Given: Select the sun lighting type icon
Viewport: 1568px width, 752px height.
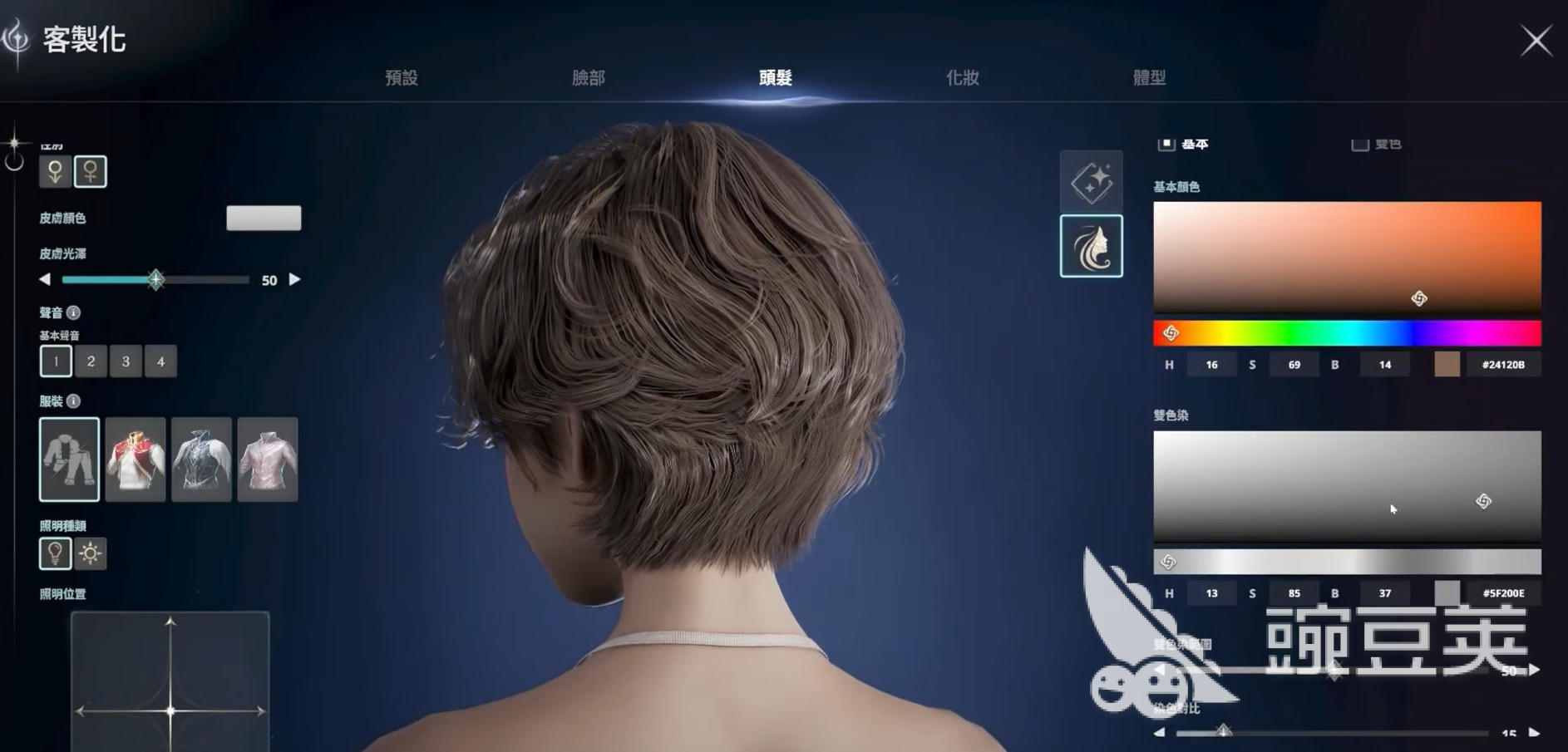Looking at the screenshot, I should (90, 553).
